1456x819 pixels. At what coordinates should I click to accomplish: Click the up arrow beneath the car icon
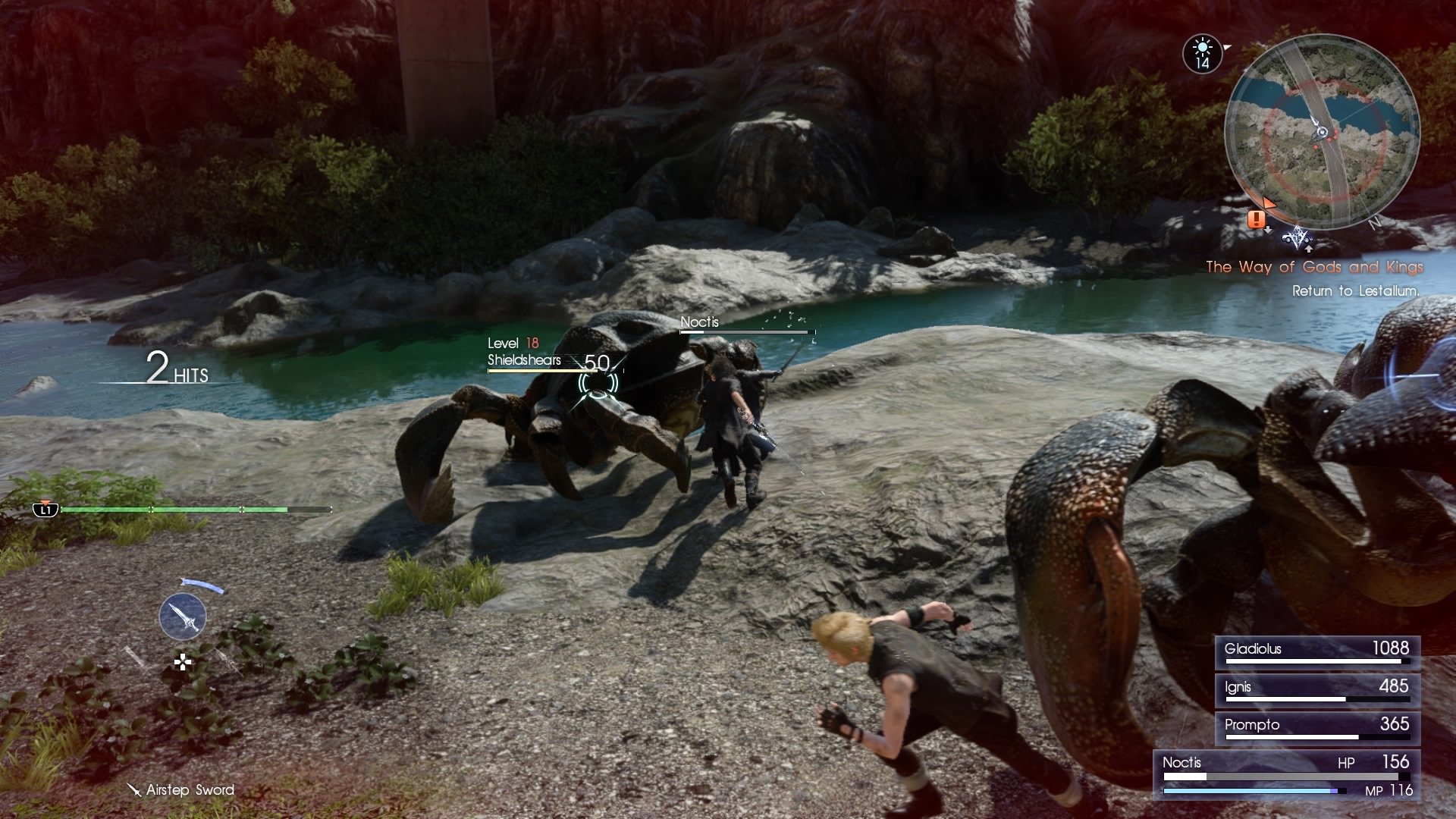point(1310,249)
